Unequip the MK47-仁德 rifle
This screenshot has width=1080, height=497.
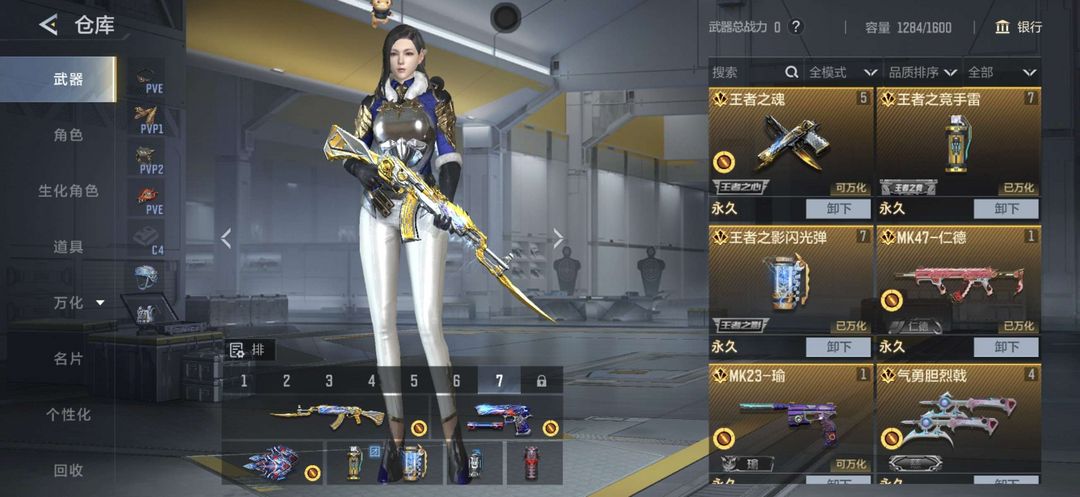point(1006,347)
